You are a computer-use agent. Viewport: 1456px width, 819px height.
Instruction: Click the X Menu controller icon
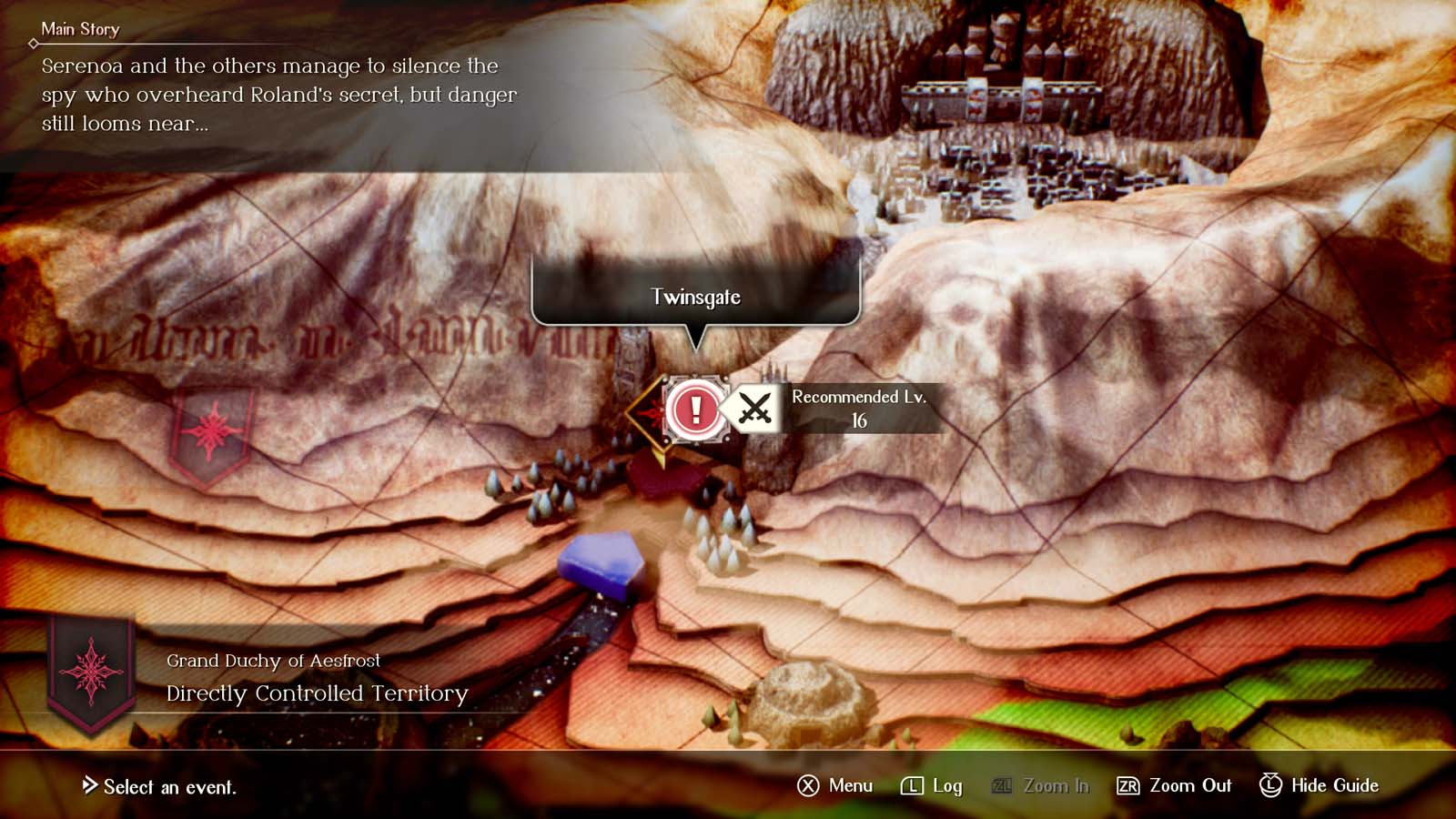(x=808, y=785)
